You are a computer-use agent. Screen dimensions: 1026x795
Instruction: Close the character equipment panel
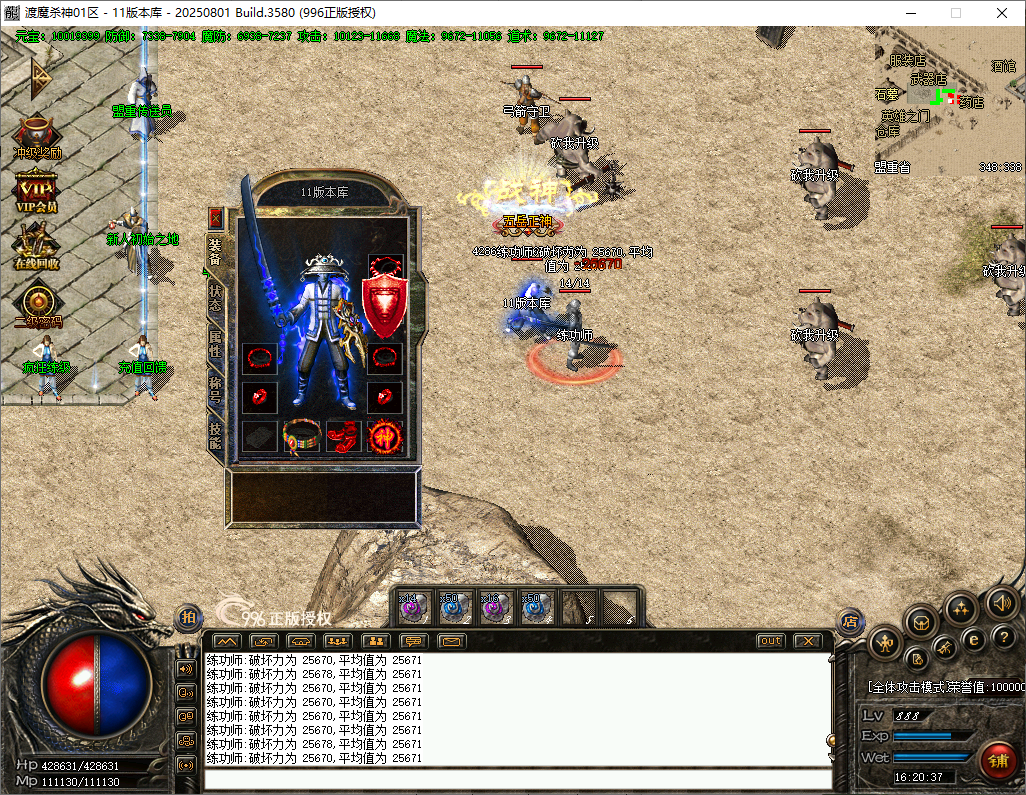pos(215,218)
